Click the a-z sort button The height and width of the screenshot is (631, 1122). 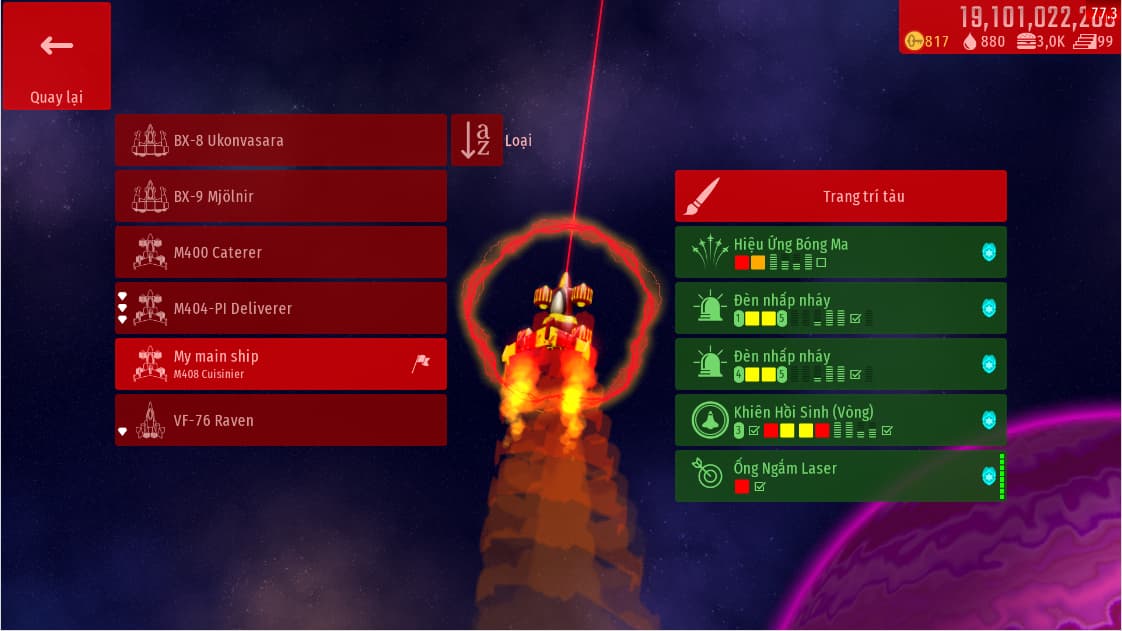pos(476,140)
